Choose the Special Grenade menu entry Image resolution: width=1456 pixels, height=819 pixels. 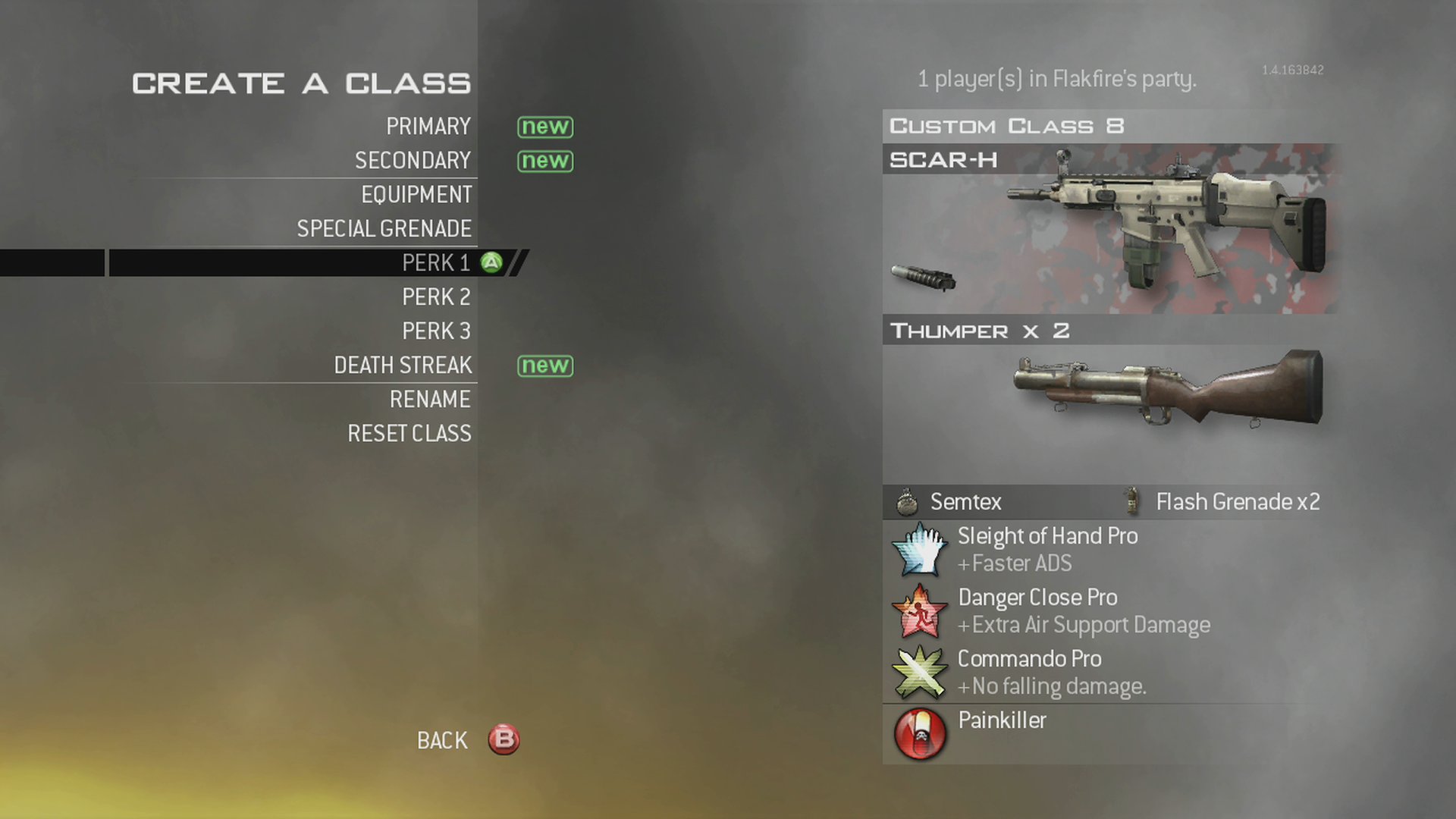pos(384,228)
